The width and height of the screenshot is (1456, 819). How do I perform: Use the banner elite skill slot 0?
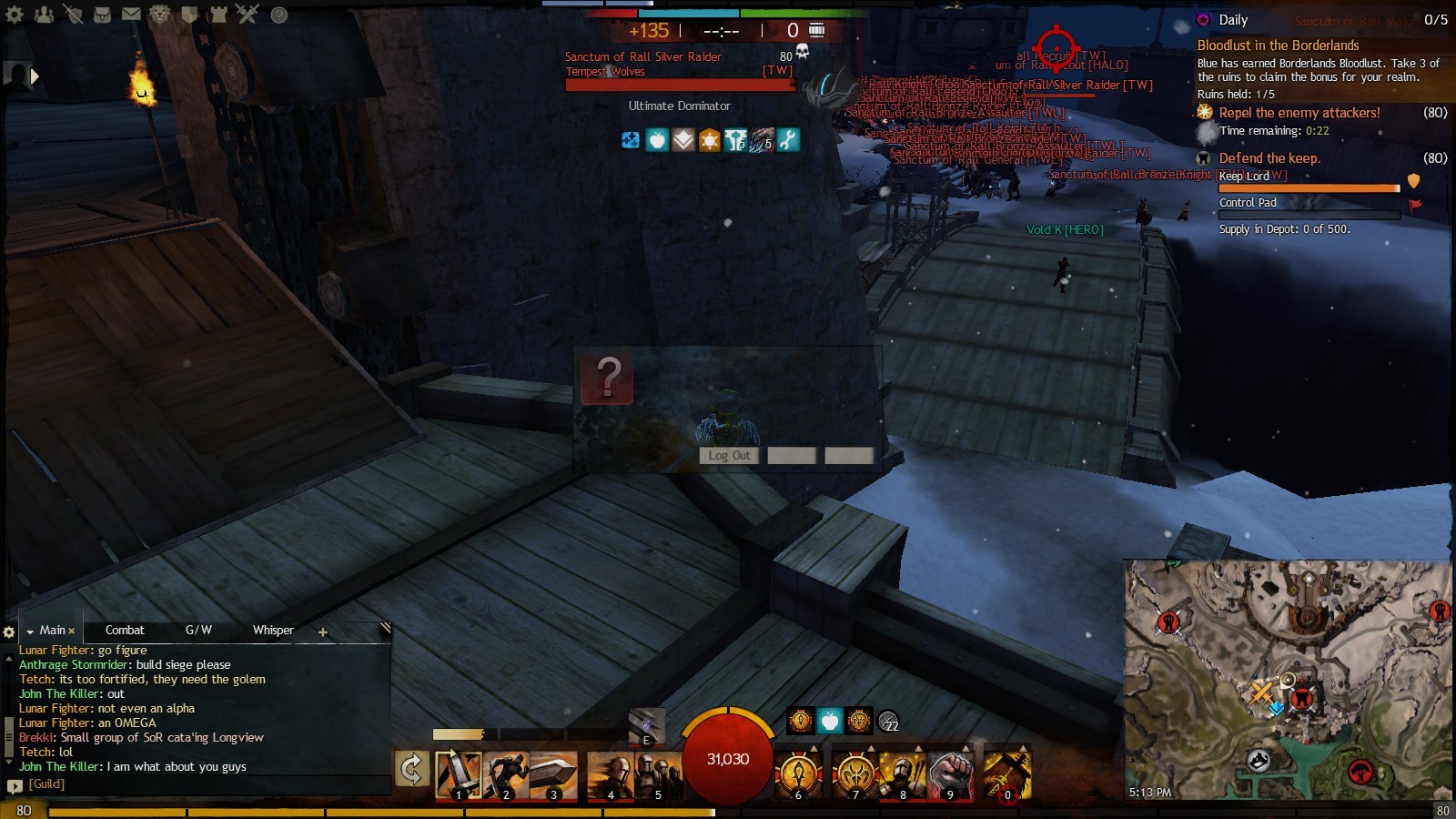[x=1007, y=775]
